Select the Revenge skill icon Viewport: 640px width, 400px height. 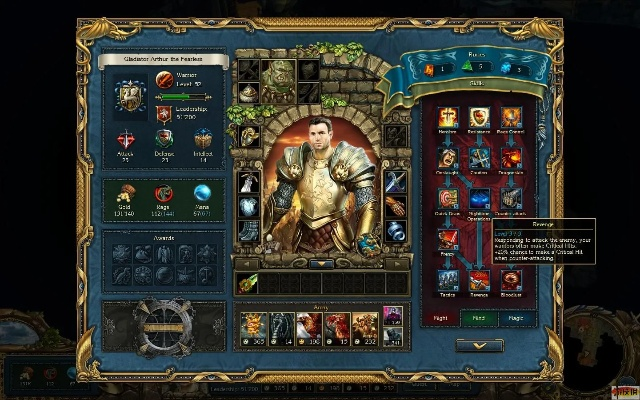(478, 280)
